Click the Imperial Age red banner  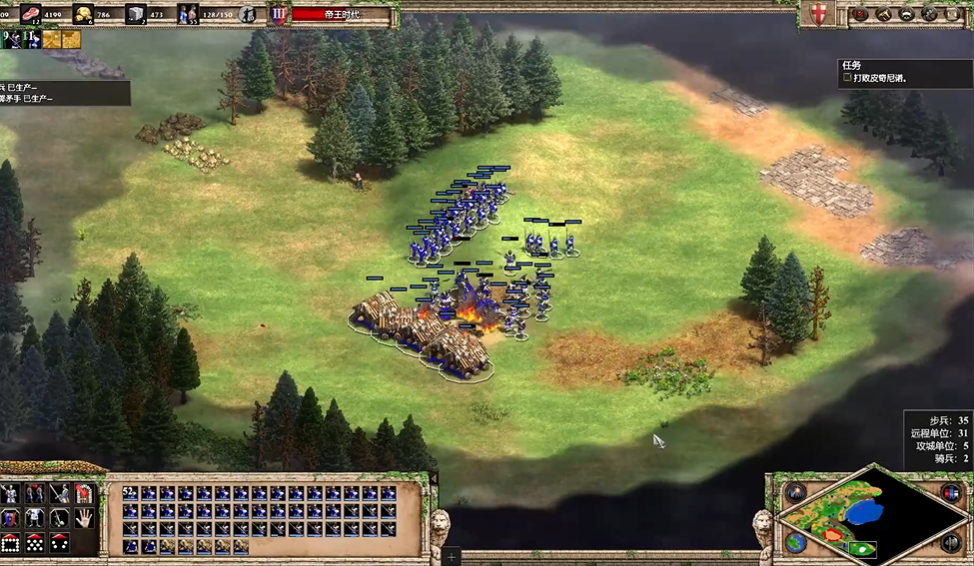(x=338, y=14)
